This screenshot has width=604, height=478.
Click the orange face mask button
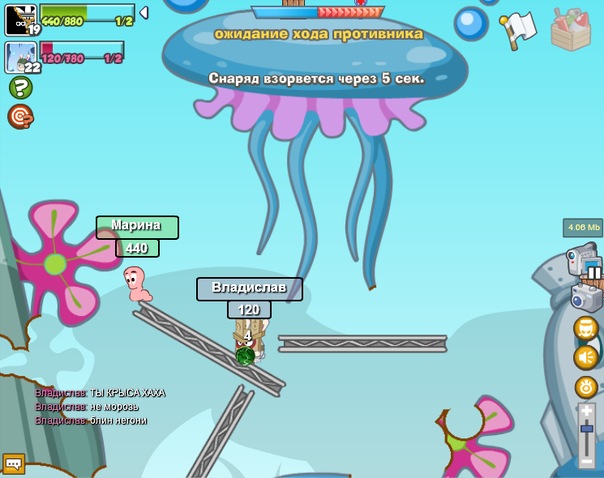point(586,328)
